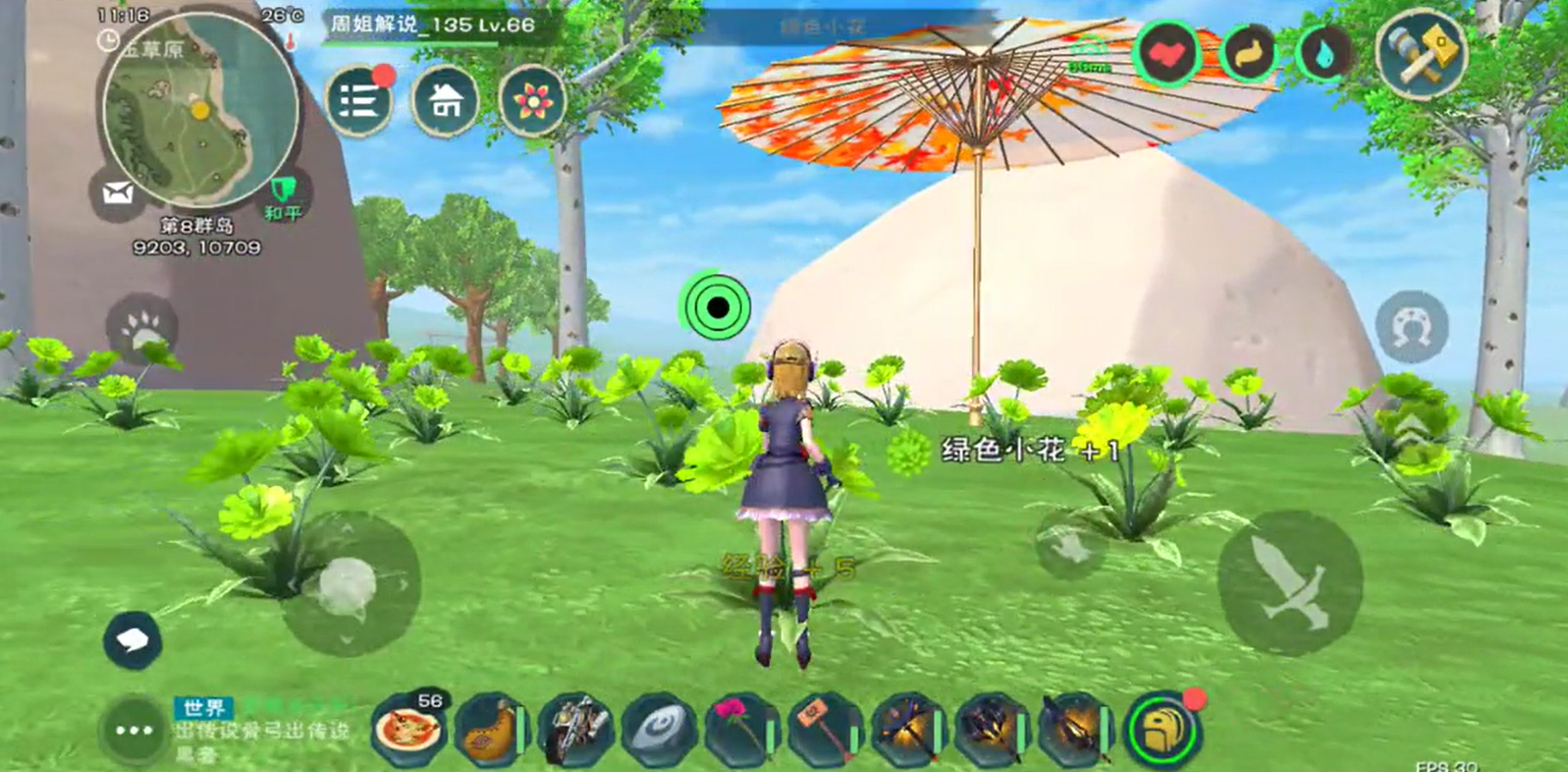Open the speech bubble chat button
Screen dimensions: 1568x772
pos(133,641)
